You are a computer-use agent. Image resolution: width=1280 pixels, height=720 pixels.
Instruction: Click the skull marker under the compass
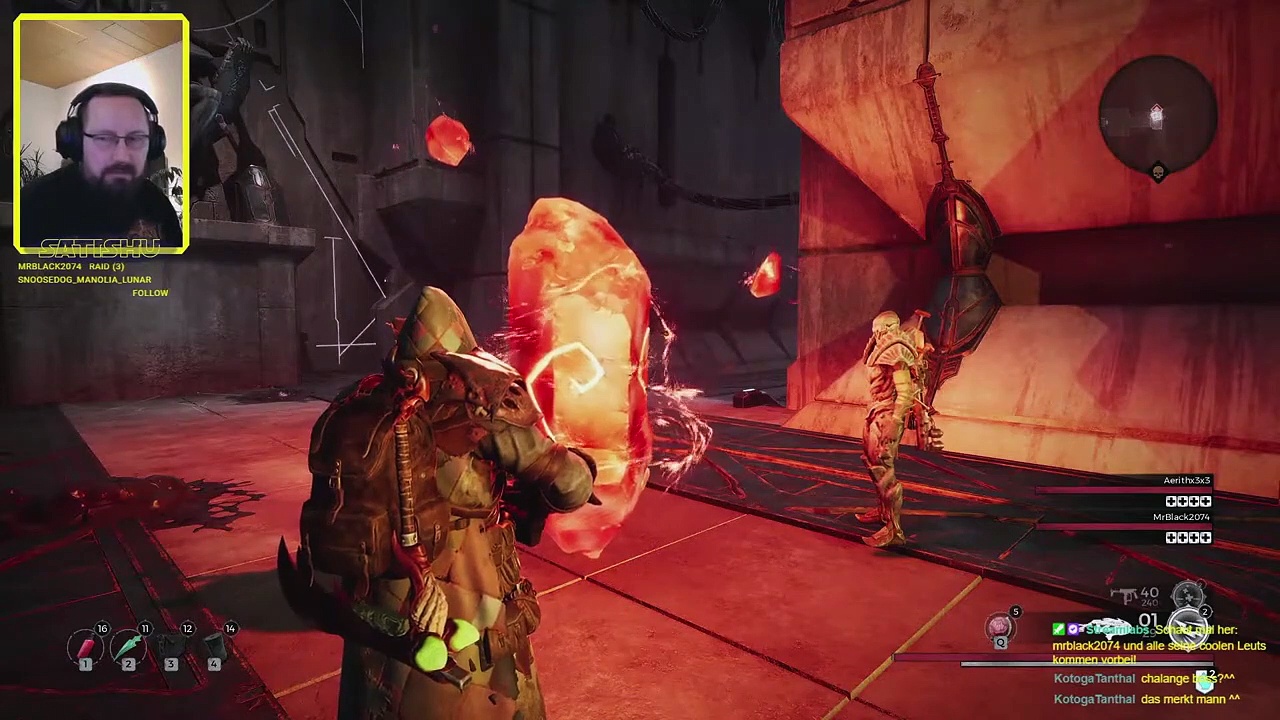point(1158,173)
